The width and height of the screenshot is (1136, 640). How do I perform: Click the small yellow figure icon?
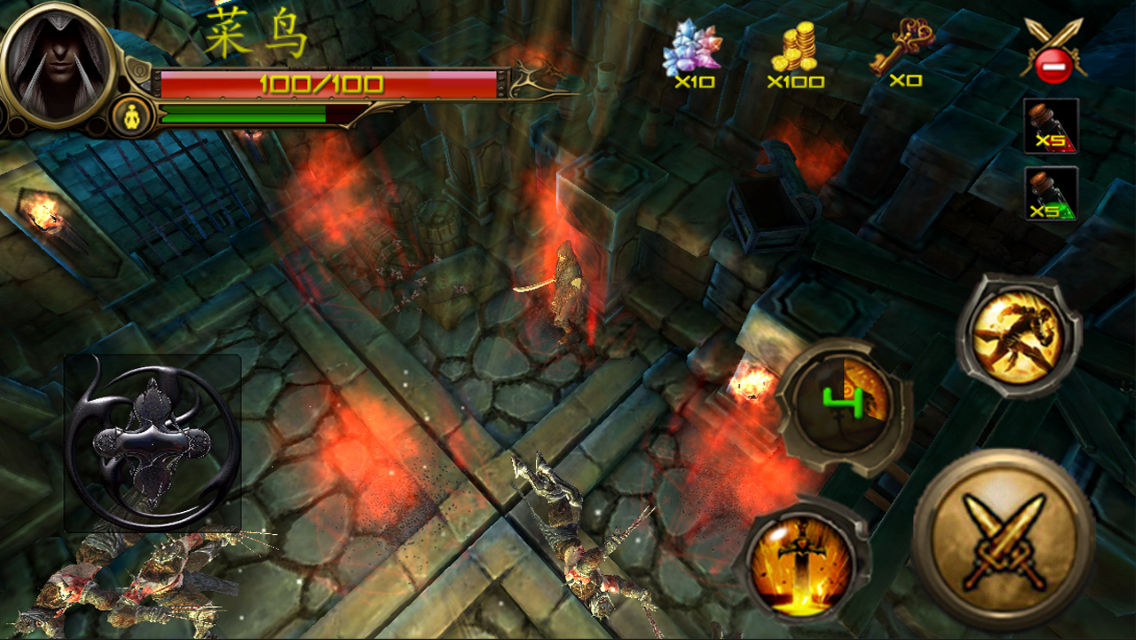pos(130,113)
